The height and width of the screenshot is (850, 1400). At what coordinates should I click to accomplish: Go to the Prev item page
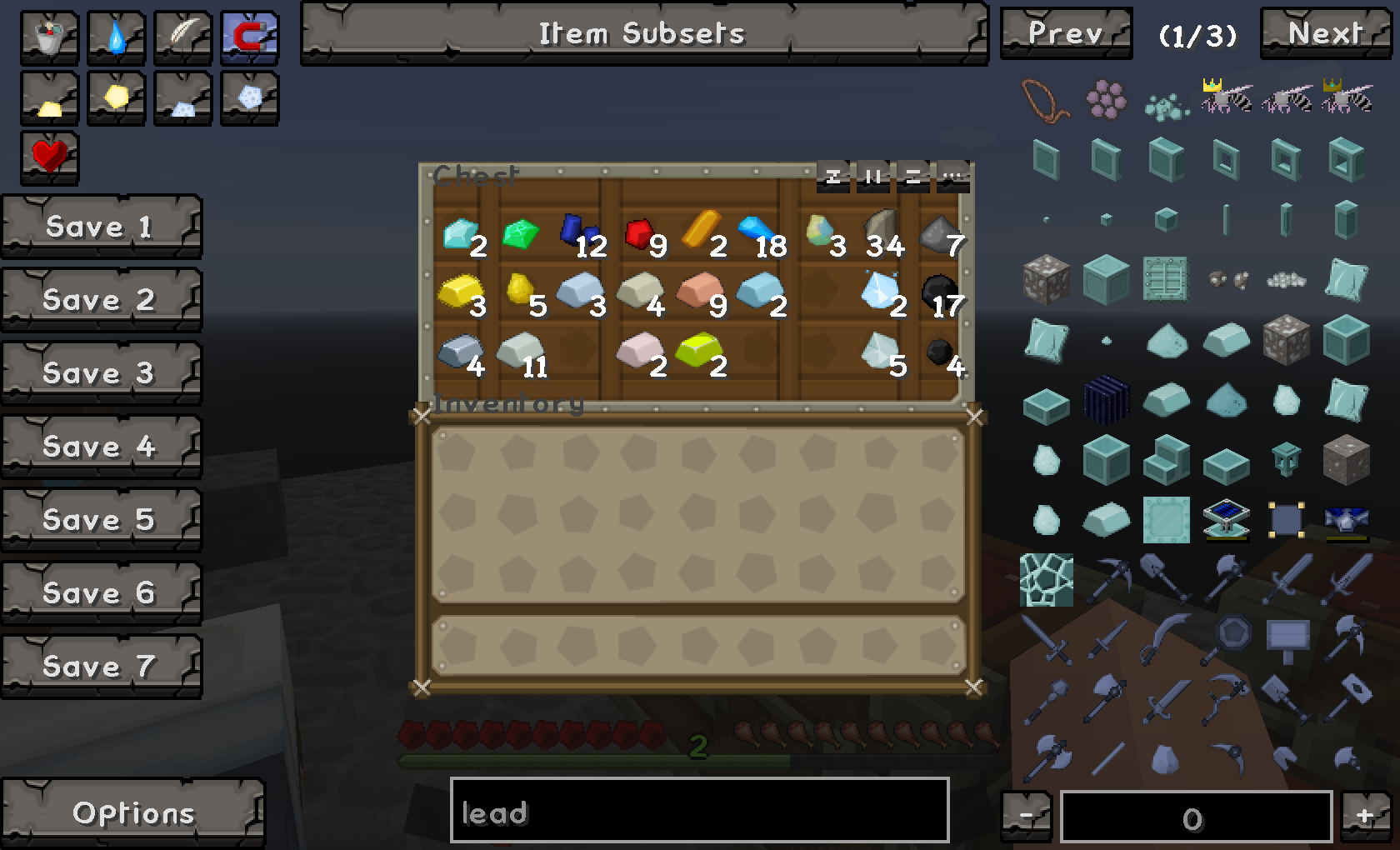click(x=1066, y=34)
